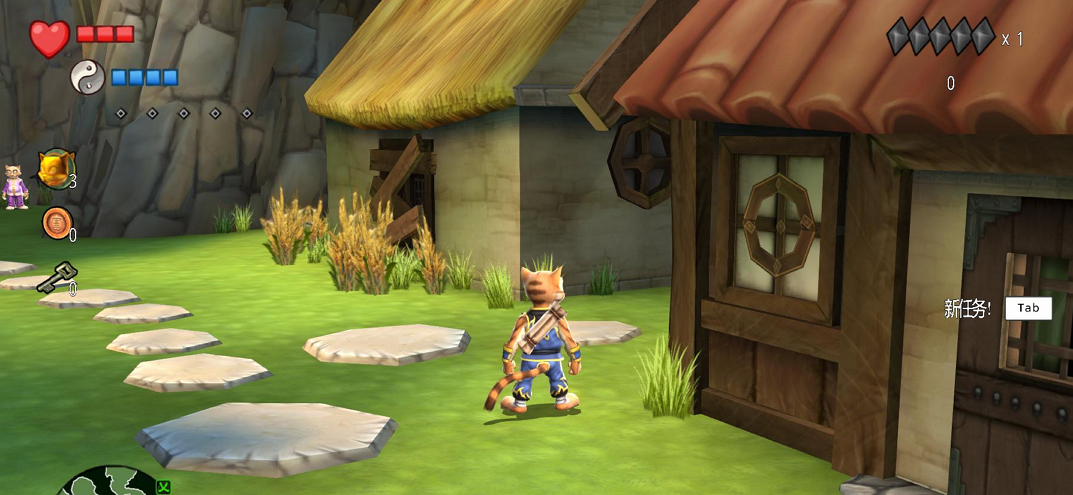This screenshot has height=495, width=1073.
Task: Select the key item icon
Action: 56,277
